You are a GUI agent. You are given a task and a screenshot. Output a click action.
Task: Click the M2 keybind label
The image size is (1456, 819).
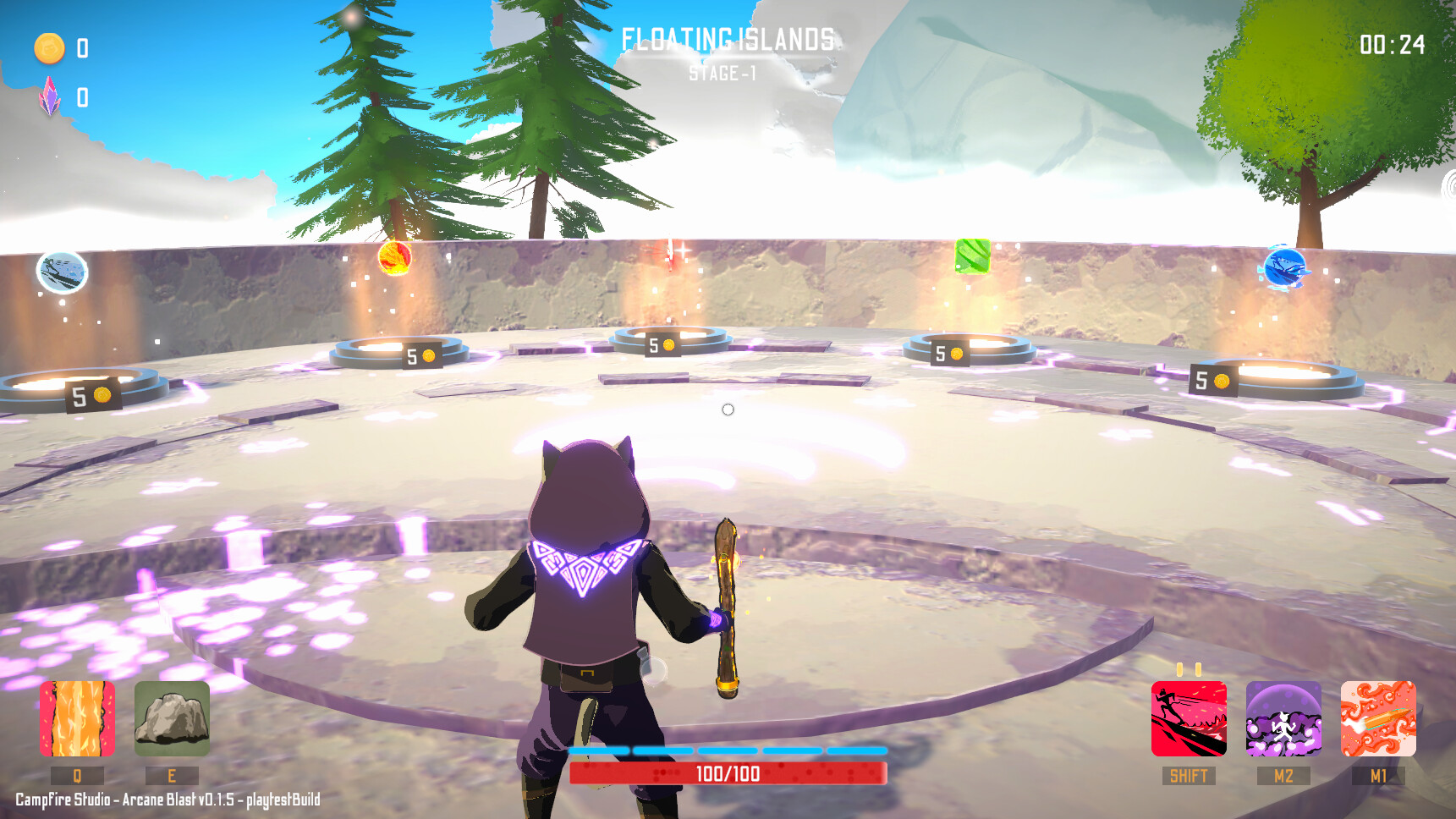coord(1284,775)
